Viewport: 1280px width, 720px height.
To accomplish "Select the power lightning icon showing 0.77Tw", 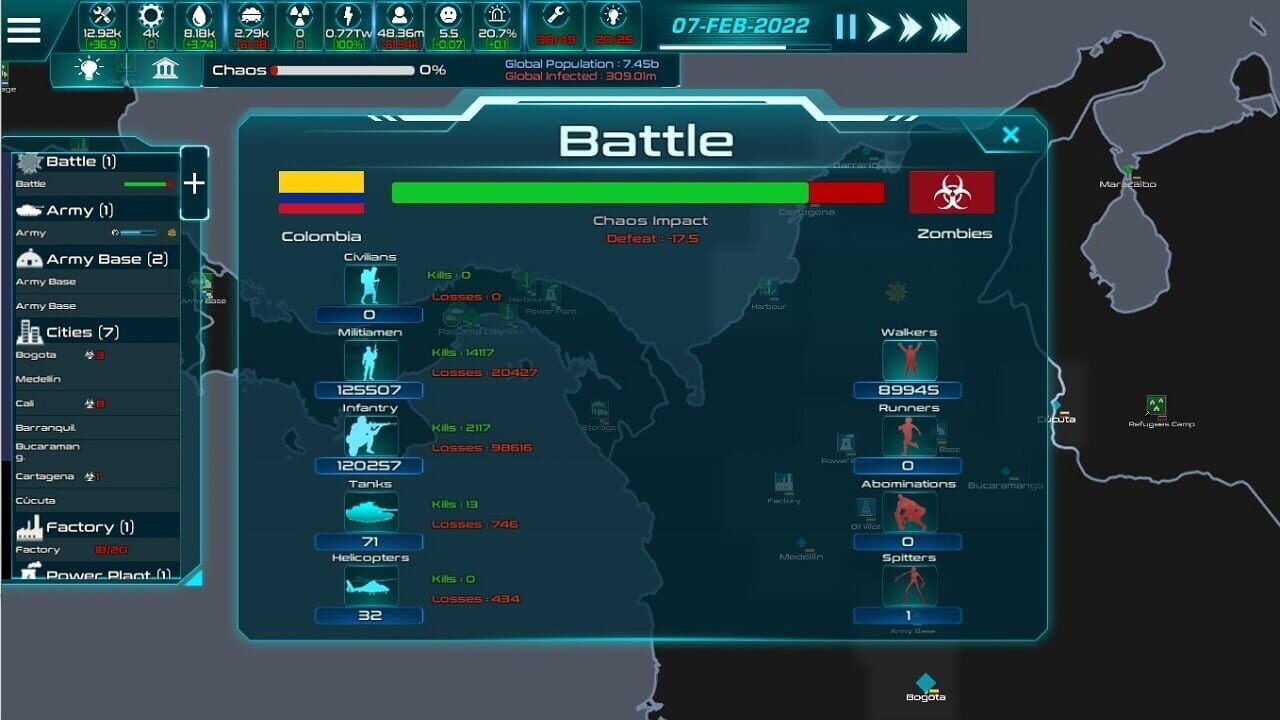I will pos(350,15).
